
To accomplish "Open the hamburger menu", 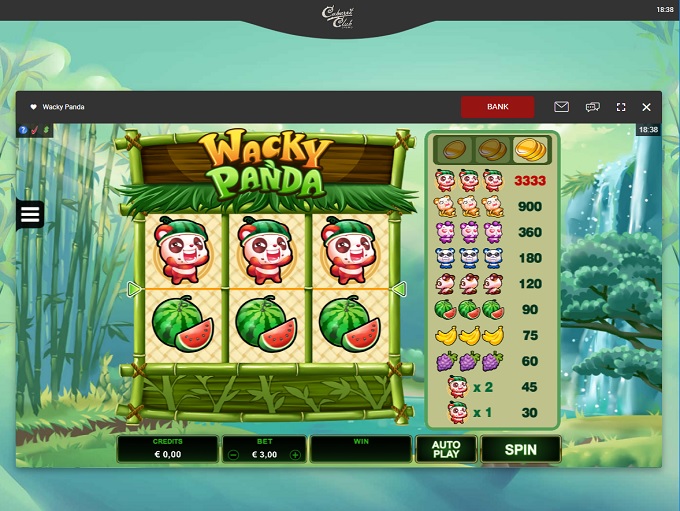I will point(29,214).
